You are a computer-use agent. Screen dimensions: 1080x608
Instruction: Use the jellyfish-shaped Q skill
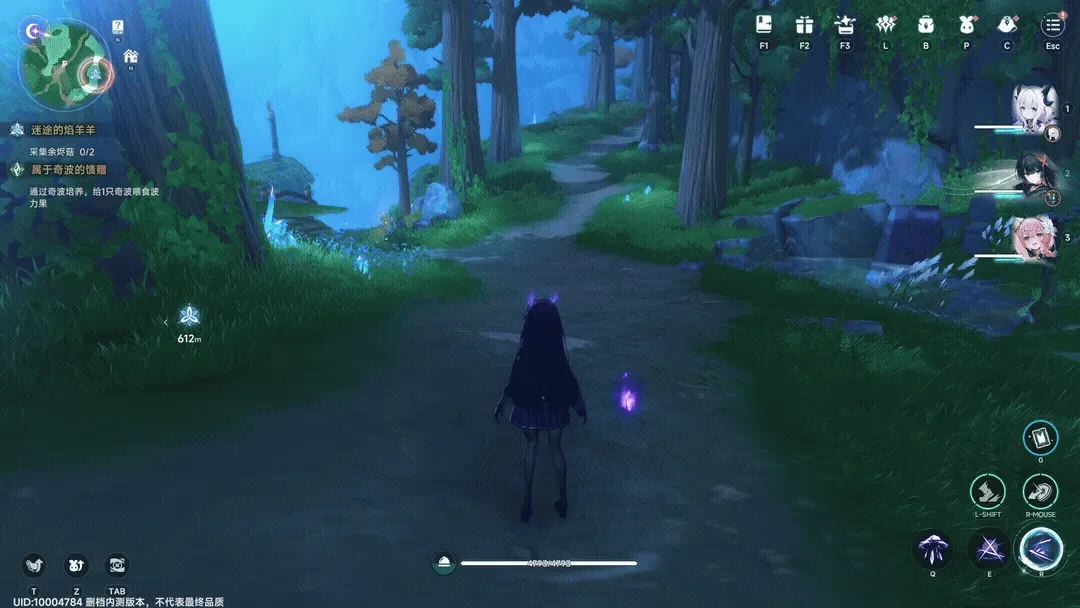point(933,549)
